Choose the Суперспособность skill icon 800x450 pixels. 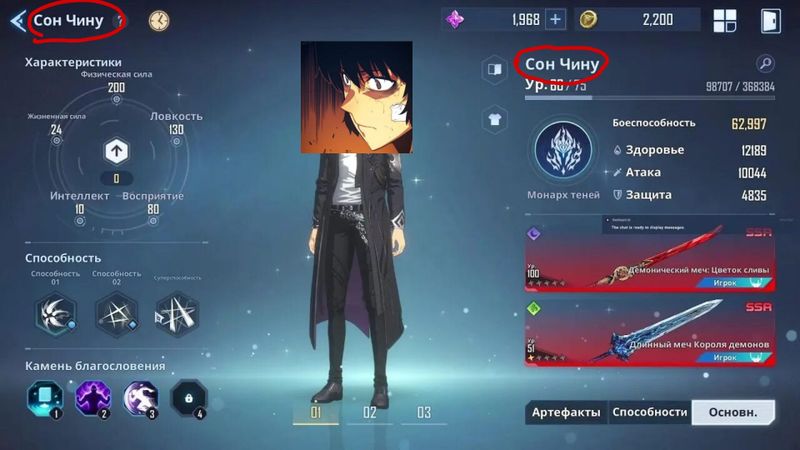176,314
